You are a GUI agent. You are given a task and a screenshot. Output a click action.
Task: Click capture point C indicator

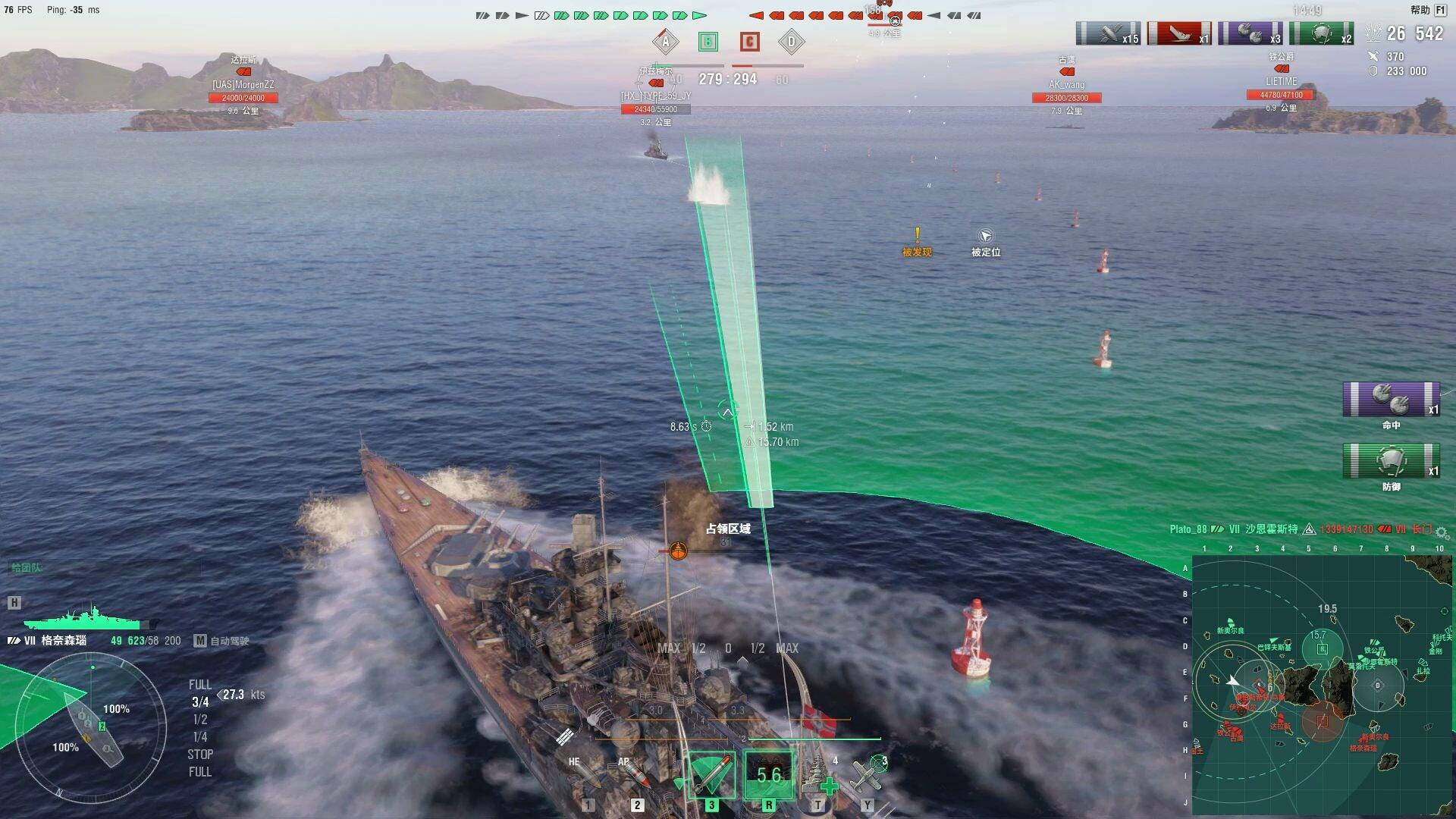click(749, 42)
